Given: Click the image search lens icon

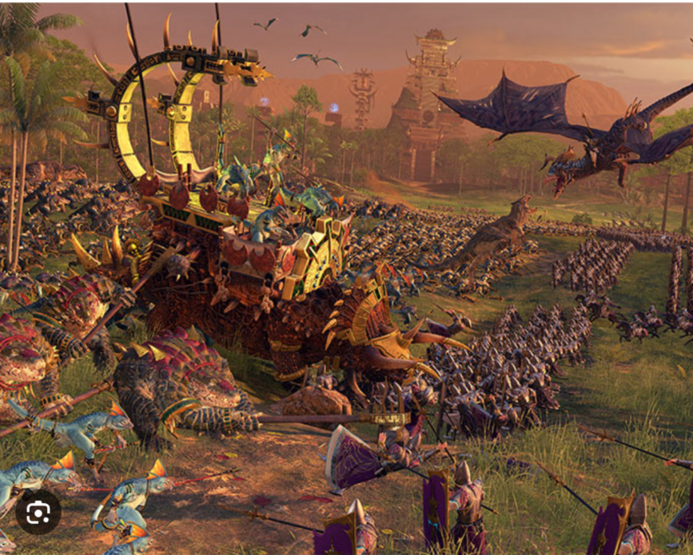Looking at the screenshot, I should pos(38,512).
